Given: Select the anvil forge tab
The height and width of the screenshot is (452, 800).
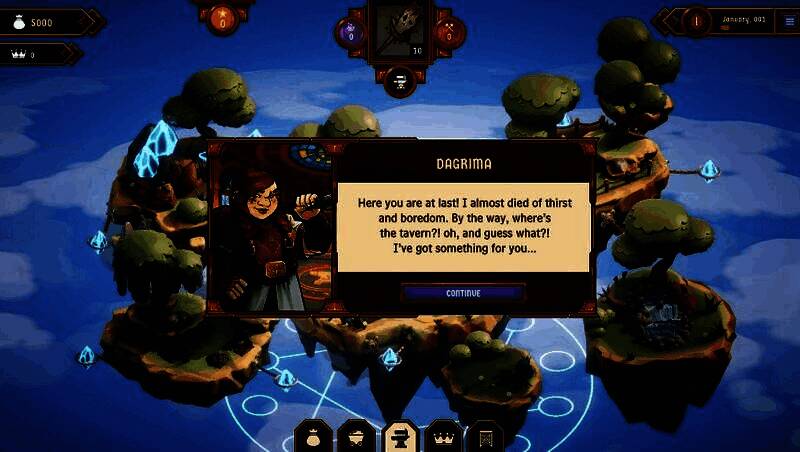Looking at the screenshot, I should tap(397, 437).
